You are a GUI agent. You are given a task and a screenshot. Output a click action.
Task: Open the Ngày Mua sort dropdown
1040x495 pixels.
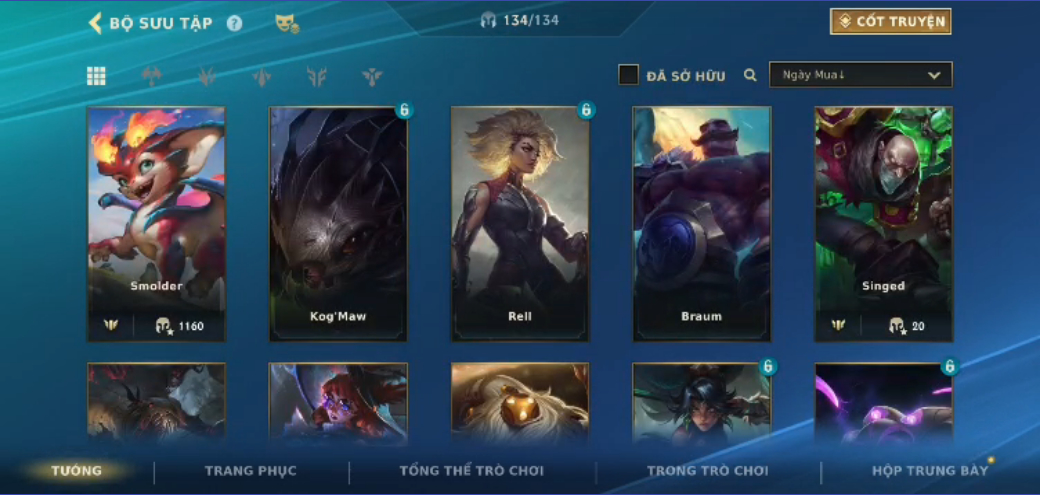[x=860, y=75]
